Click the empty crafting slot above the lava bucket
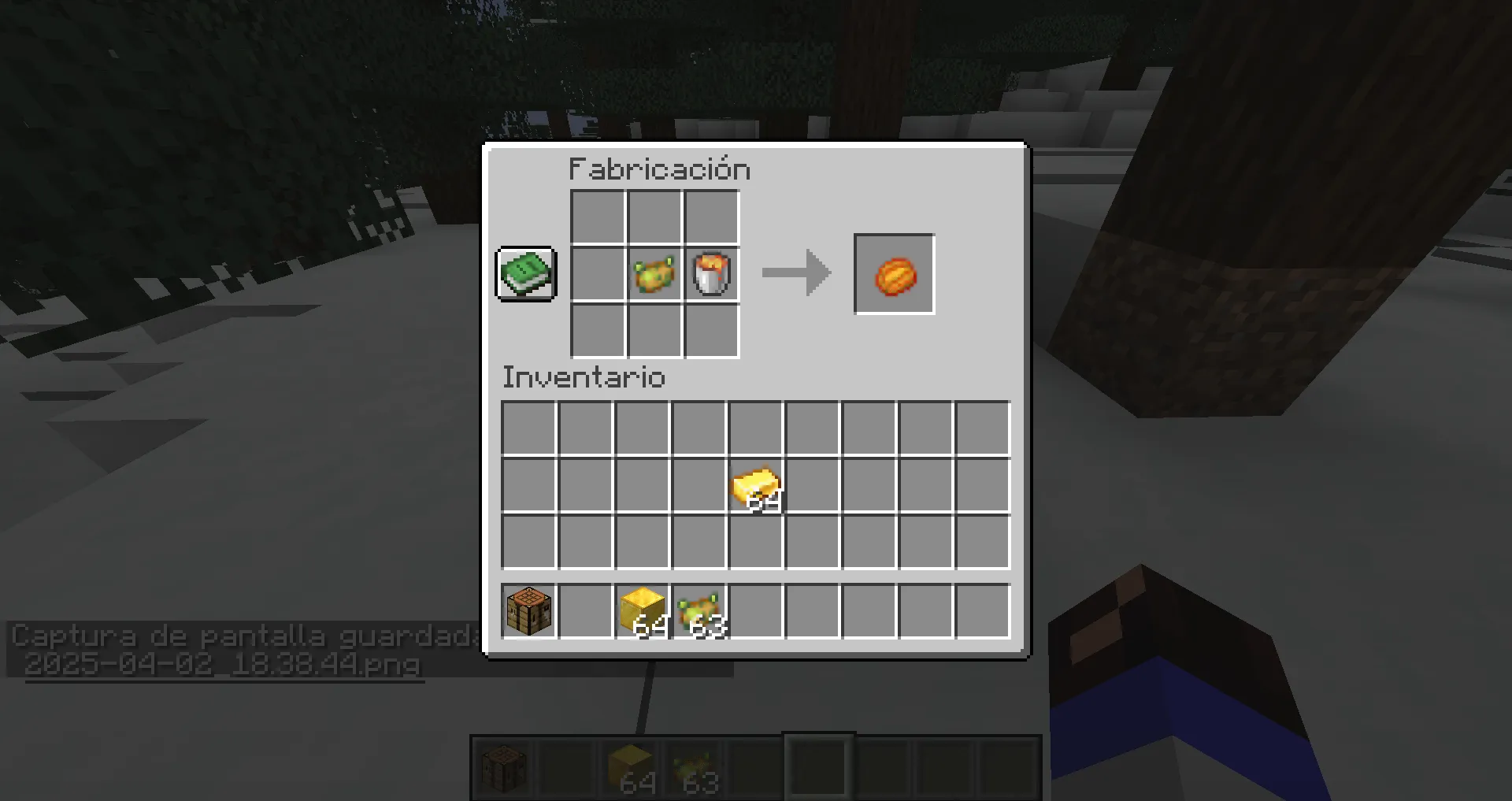This screenshot has height=801, width=1512. [711, 217]
